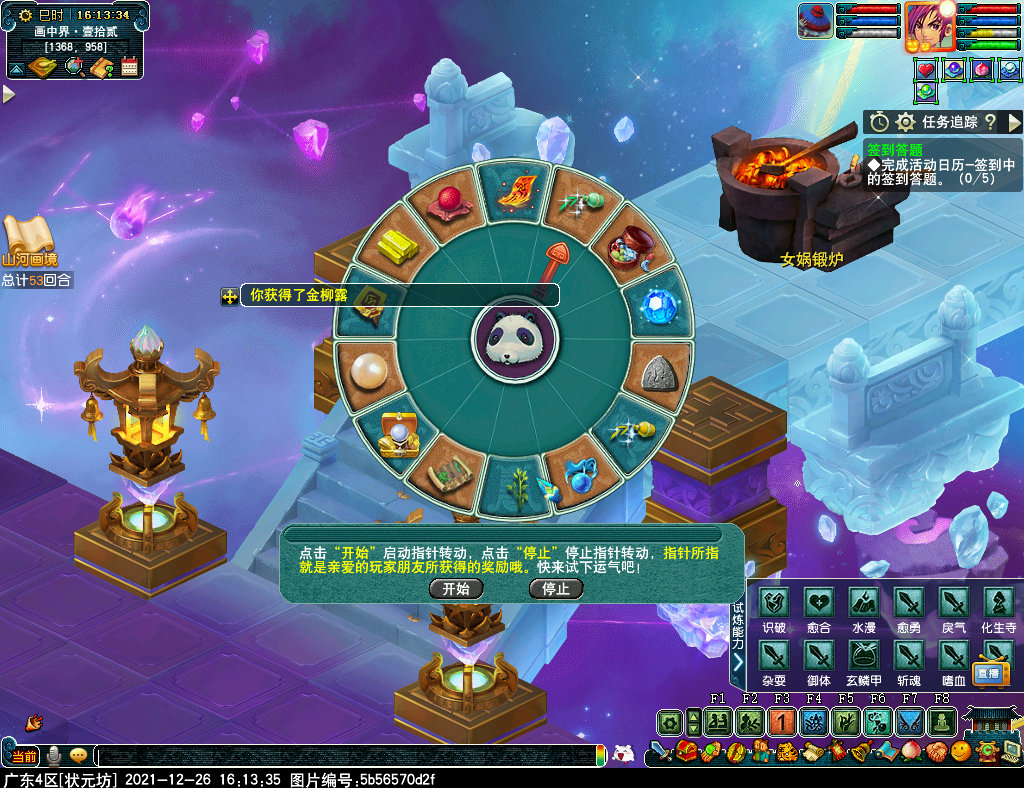Image resolution: width=1024 pixels, height=788 pixels.
Task: Open the calendar icon under the coordinates
Action: pyautogui.click(x=129, y=67)
